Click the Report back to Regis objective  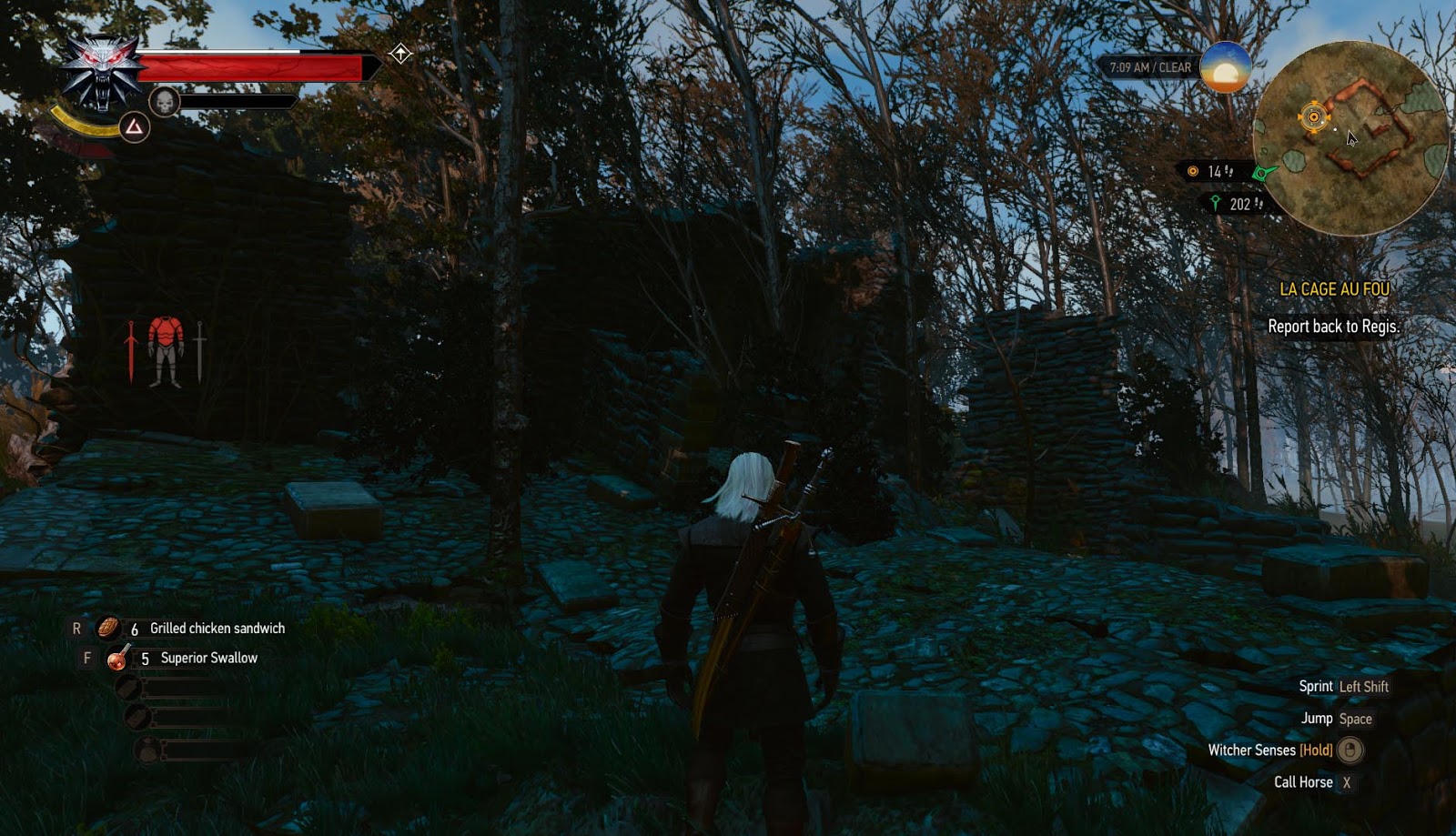click(x=1334, y=327)
